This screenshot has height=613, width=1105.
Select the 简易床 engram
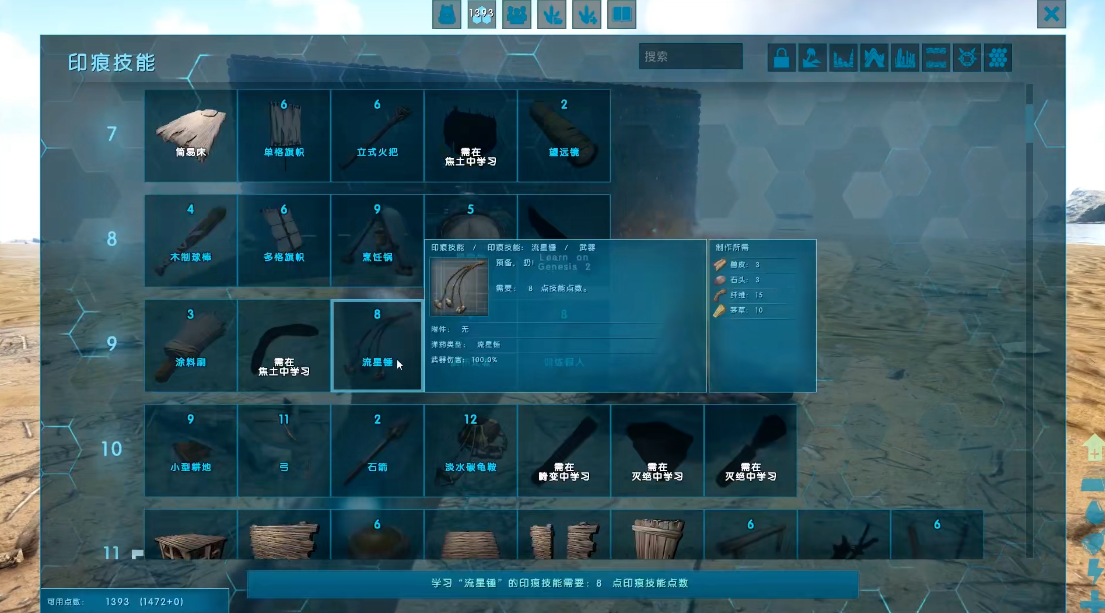(x=191, y=135)
